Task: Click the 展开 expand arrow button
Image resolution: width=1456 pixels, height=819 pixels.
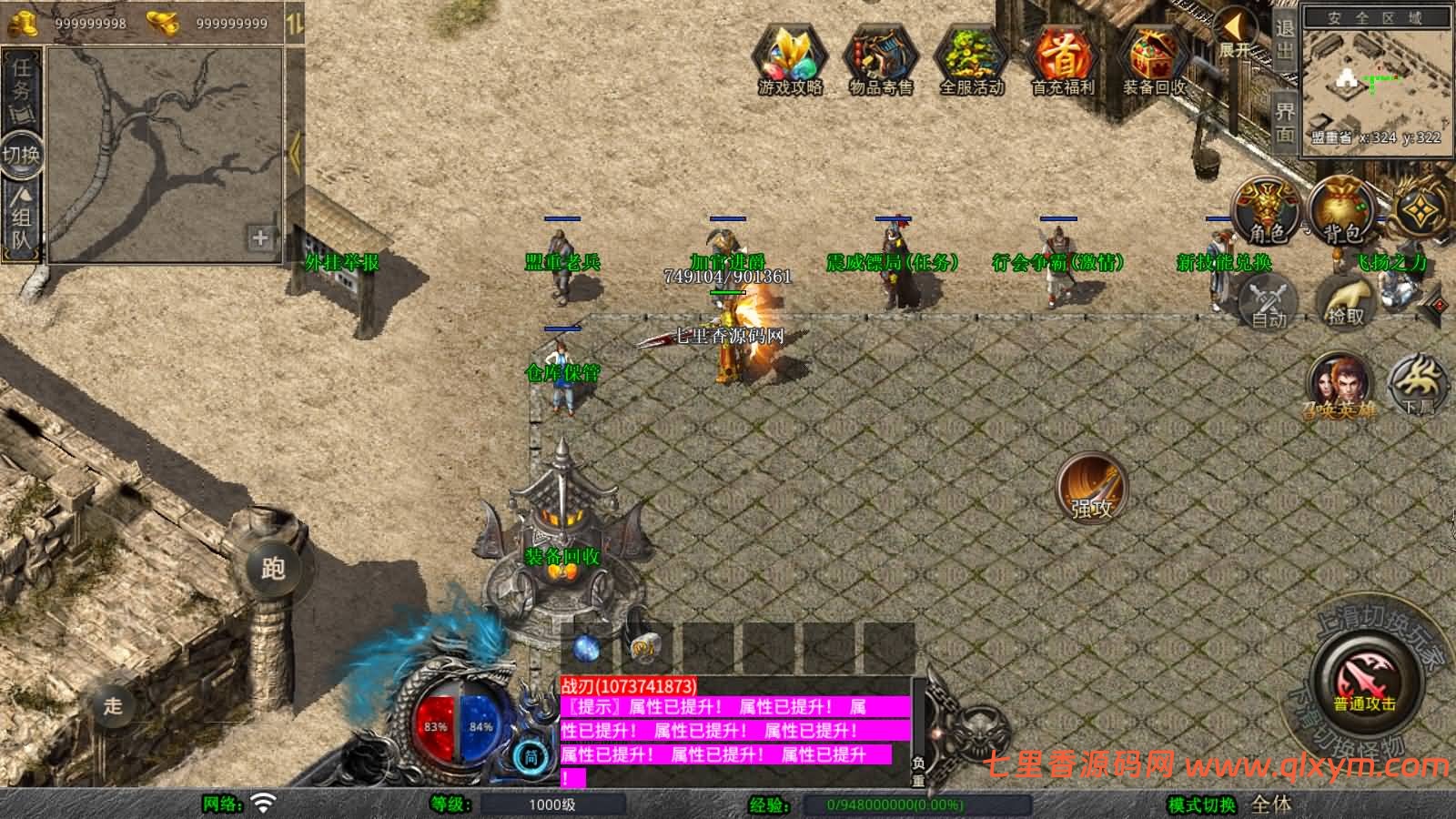Action: point(1235,32)
